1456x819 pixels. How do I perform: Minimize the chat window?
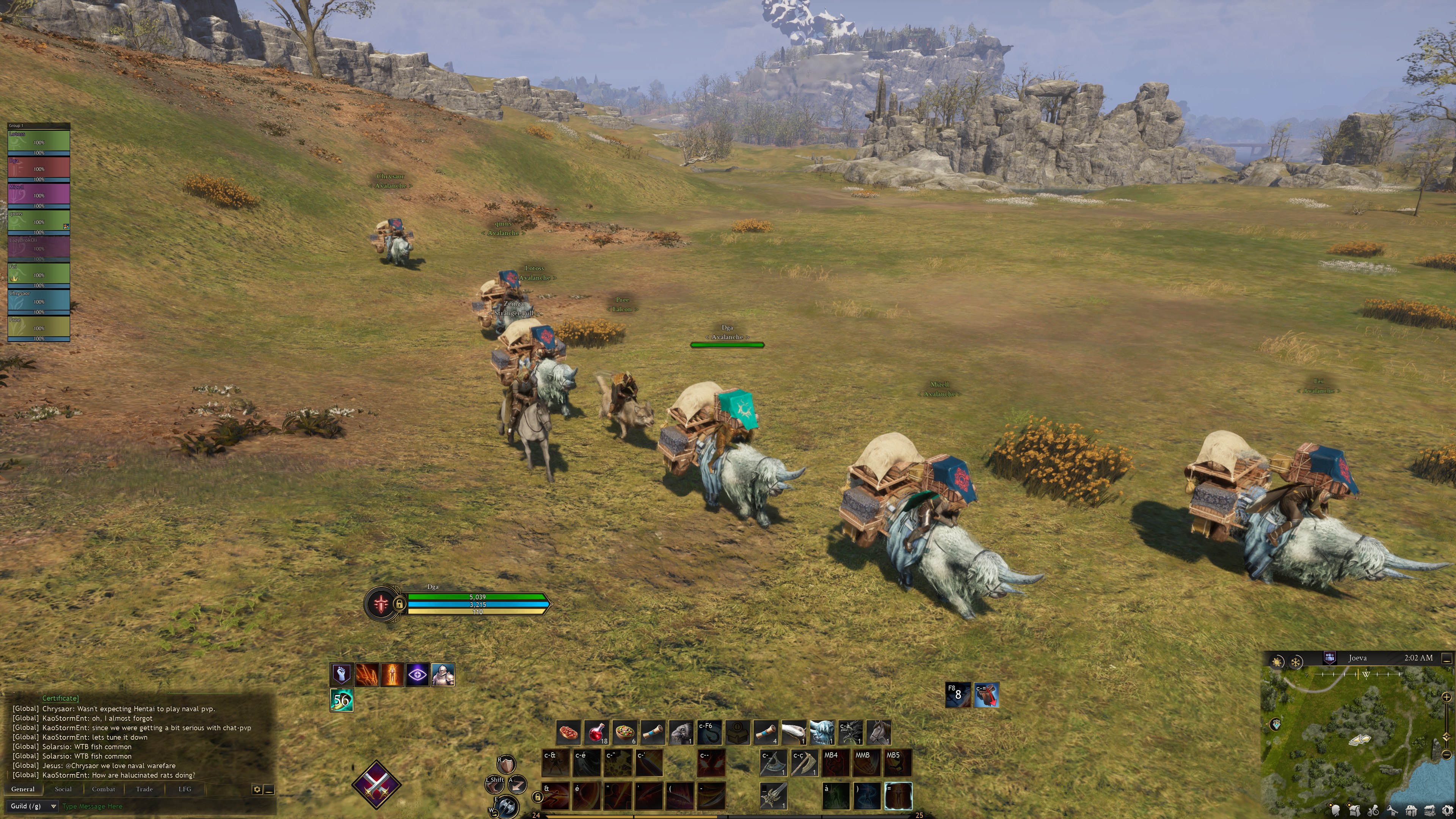[x=270, y=789]
